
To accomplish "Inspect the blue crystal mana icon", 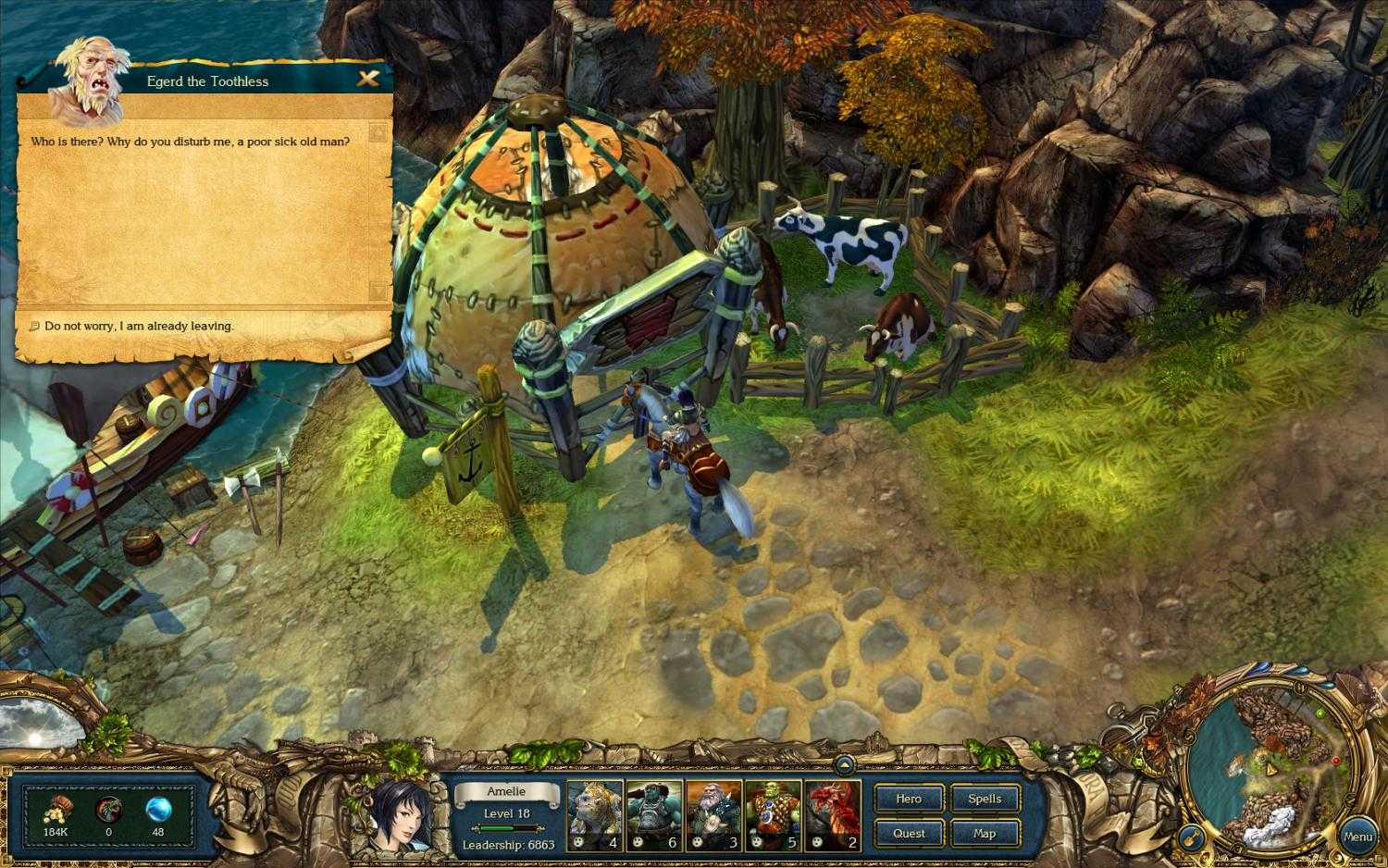I will click(x=160, y=810).
